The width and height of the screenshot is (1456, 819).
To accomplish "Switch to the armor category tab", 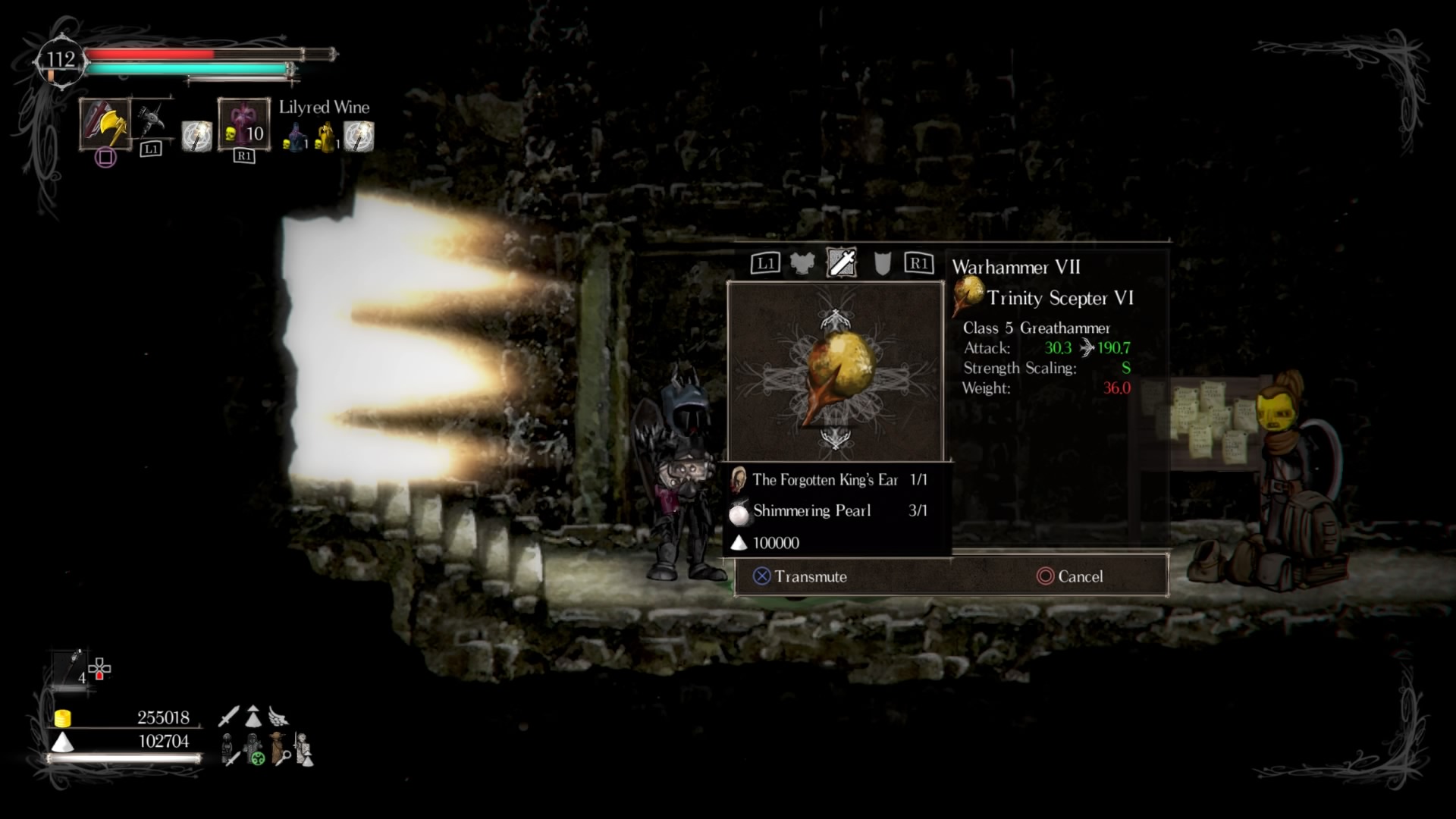I will pos(802,263).
